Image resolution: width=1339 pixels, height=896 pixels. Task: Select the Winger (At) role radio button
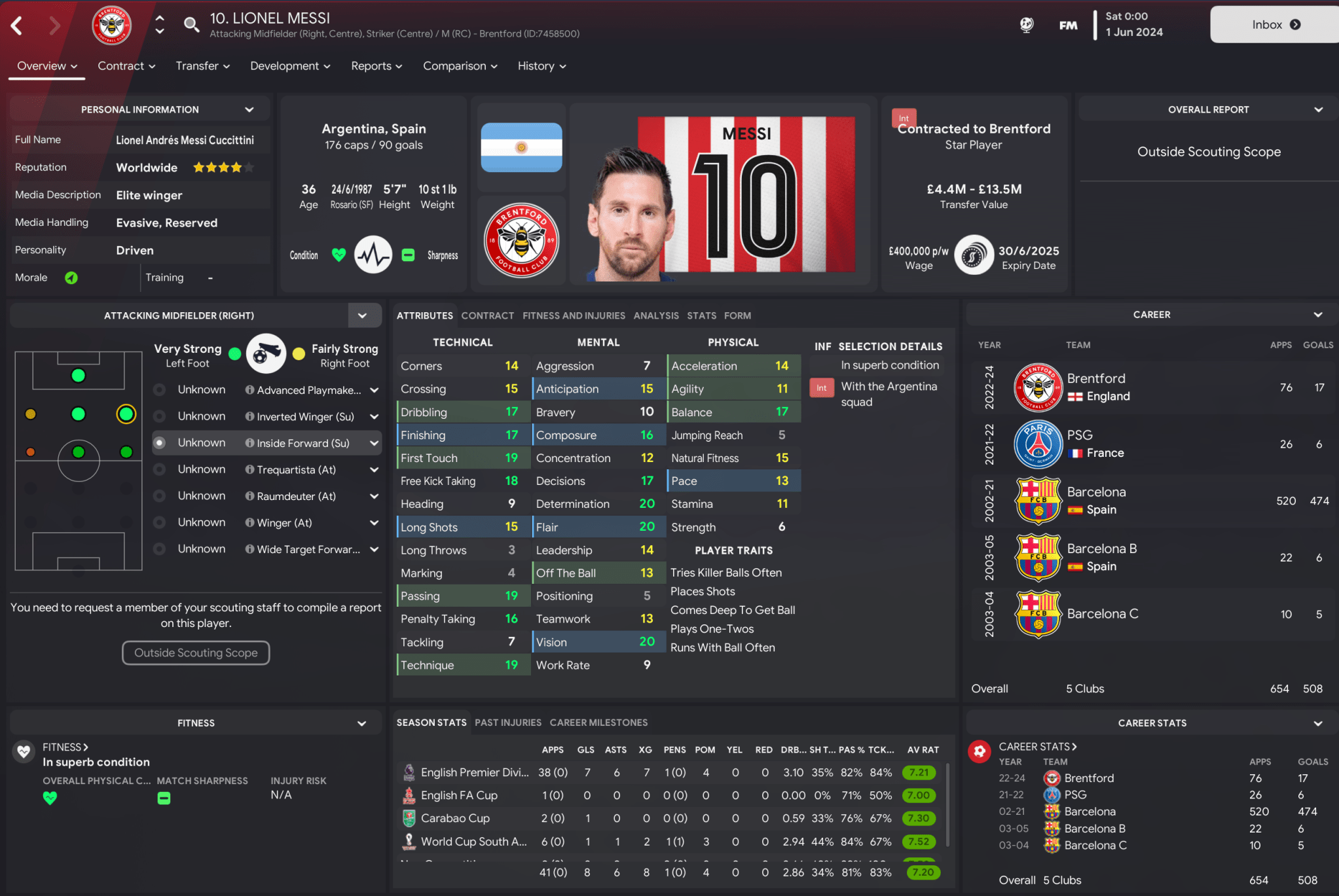(159, 522)
